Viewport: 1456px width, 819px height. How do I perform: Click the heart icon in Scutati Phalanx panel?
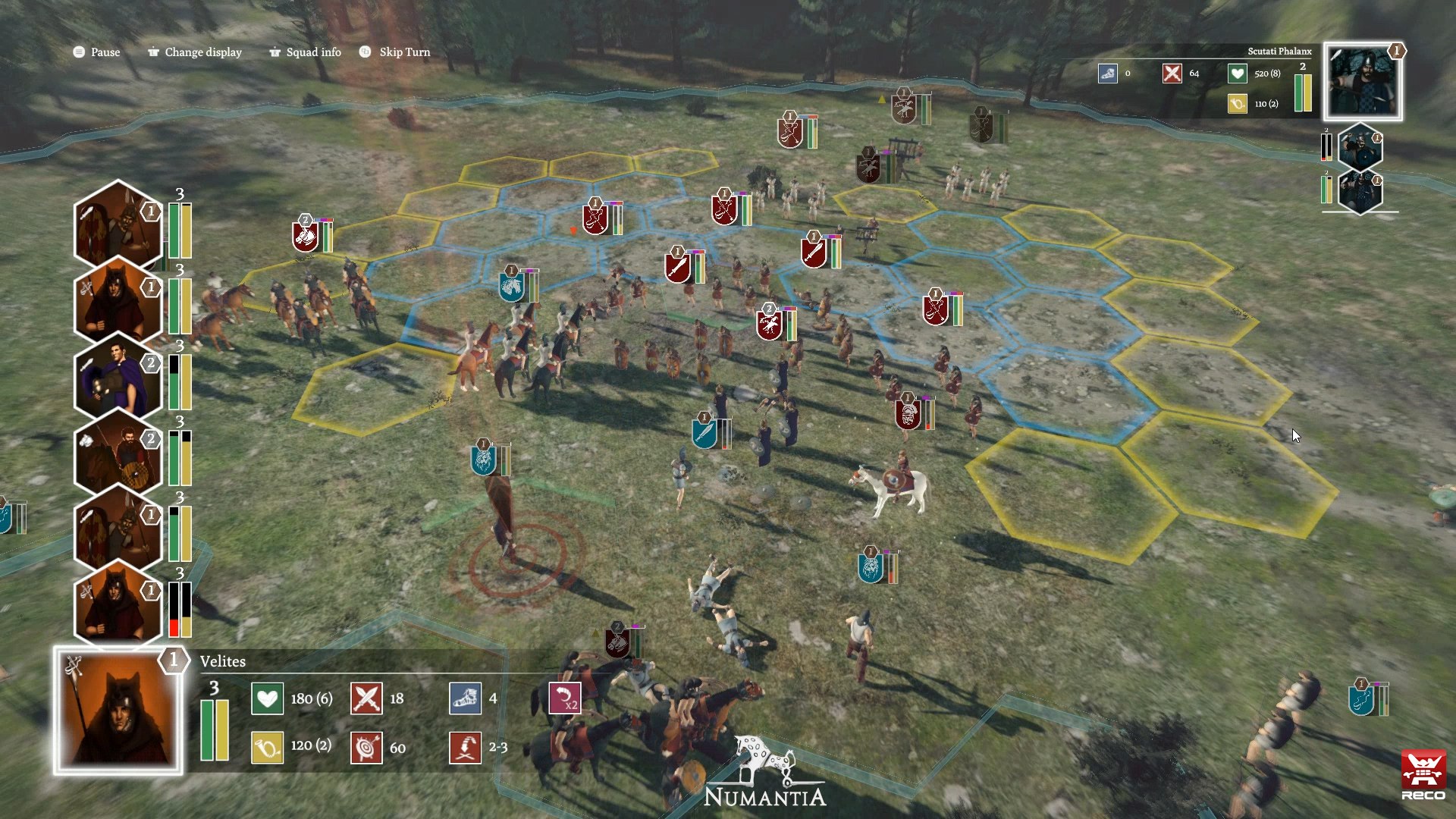pyautogui.click(x=1236, y=74)
